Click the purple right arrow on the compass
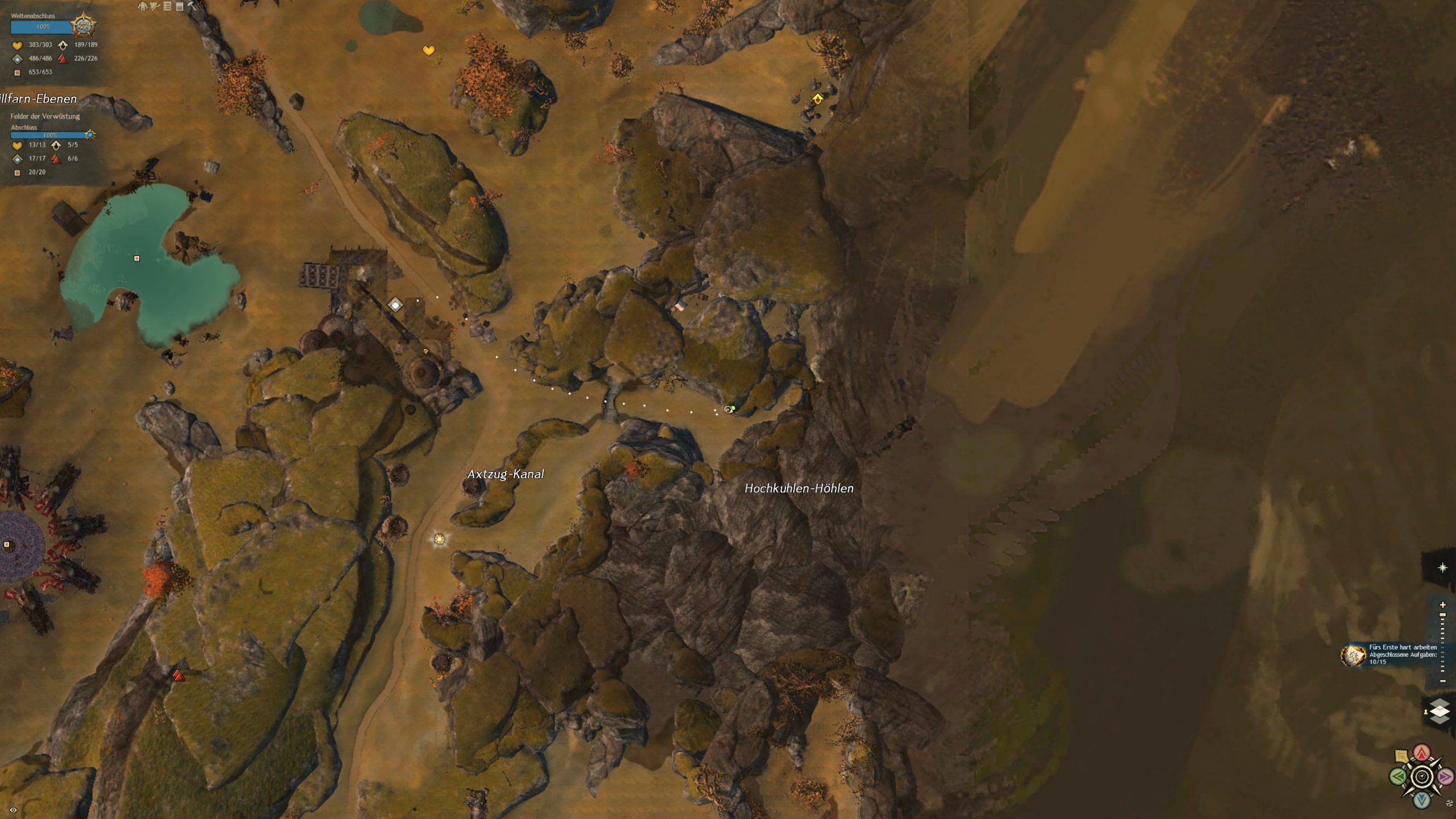The width and height of the screenshot is (1456, 819). 1445,776
